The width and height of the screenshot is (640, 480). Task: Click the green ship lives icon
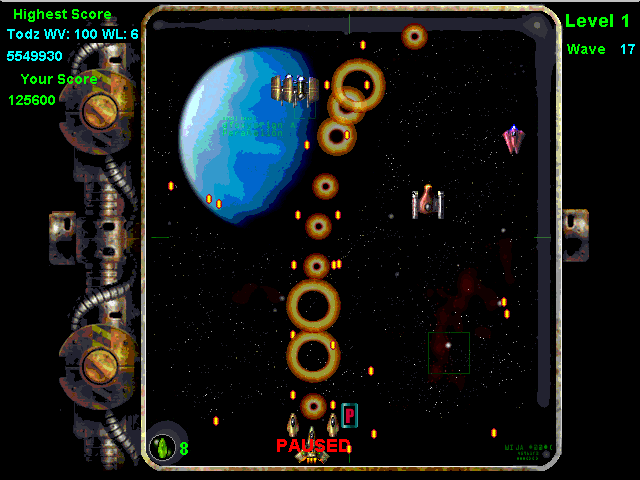pos(162,446)
